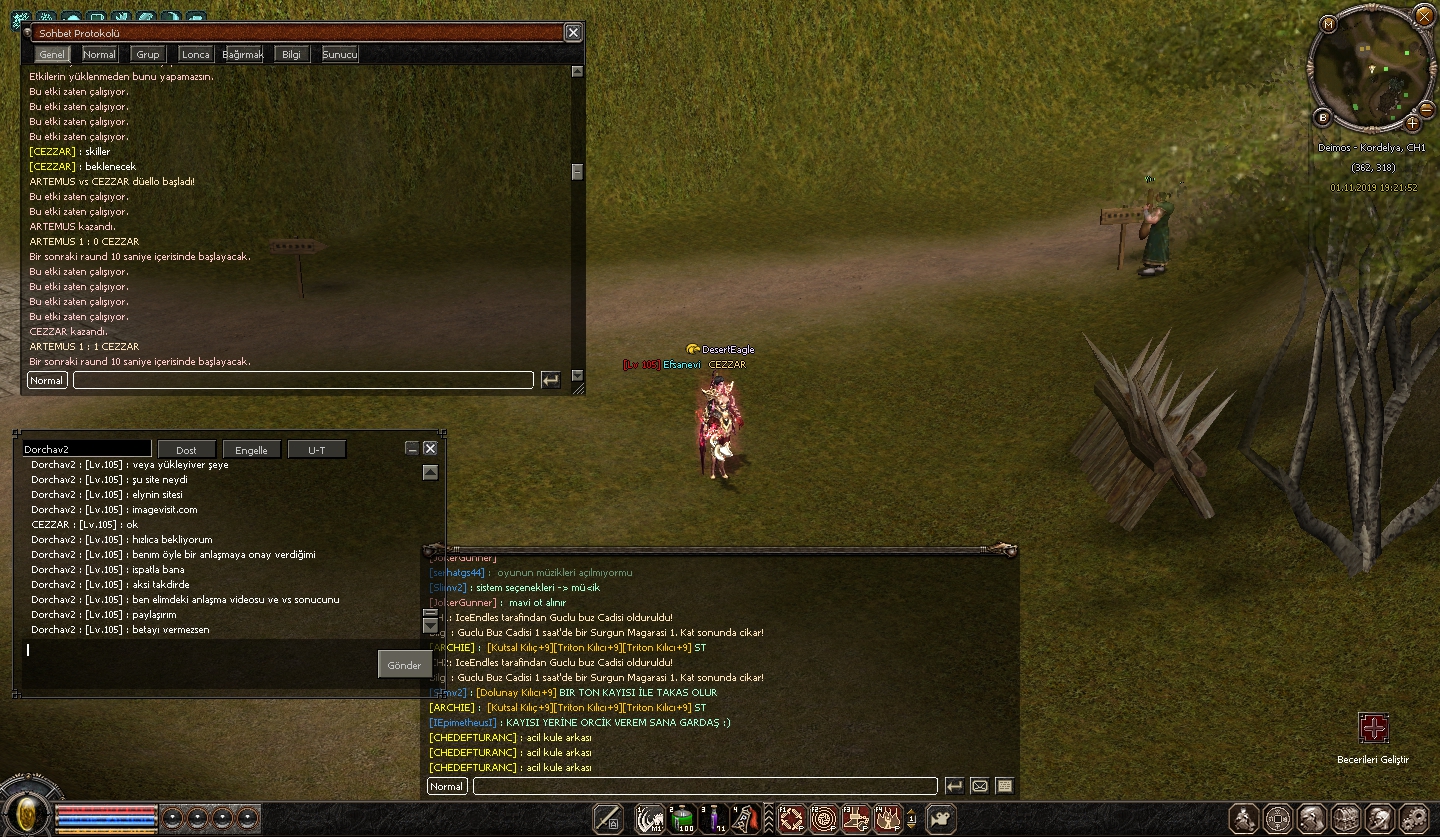
Task: Minimize the Dorchav2 whisper window
Action: pos(412,449)
